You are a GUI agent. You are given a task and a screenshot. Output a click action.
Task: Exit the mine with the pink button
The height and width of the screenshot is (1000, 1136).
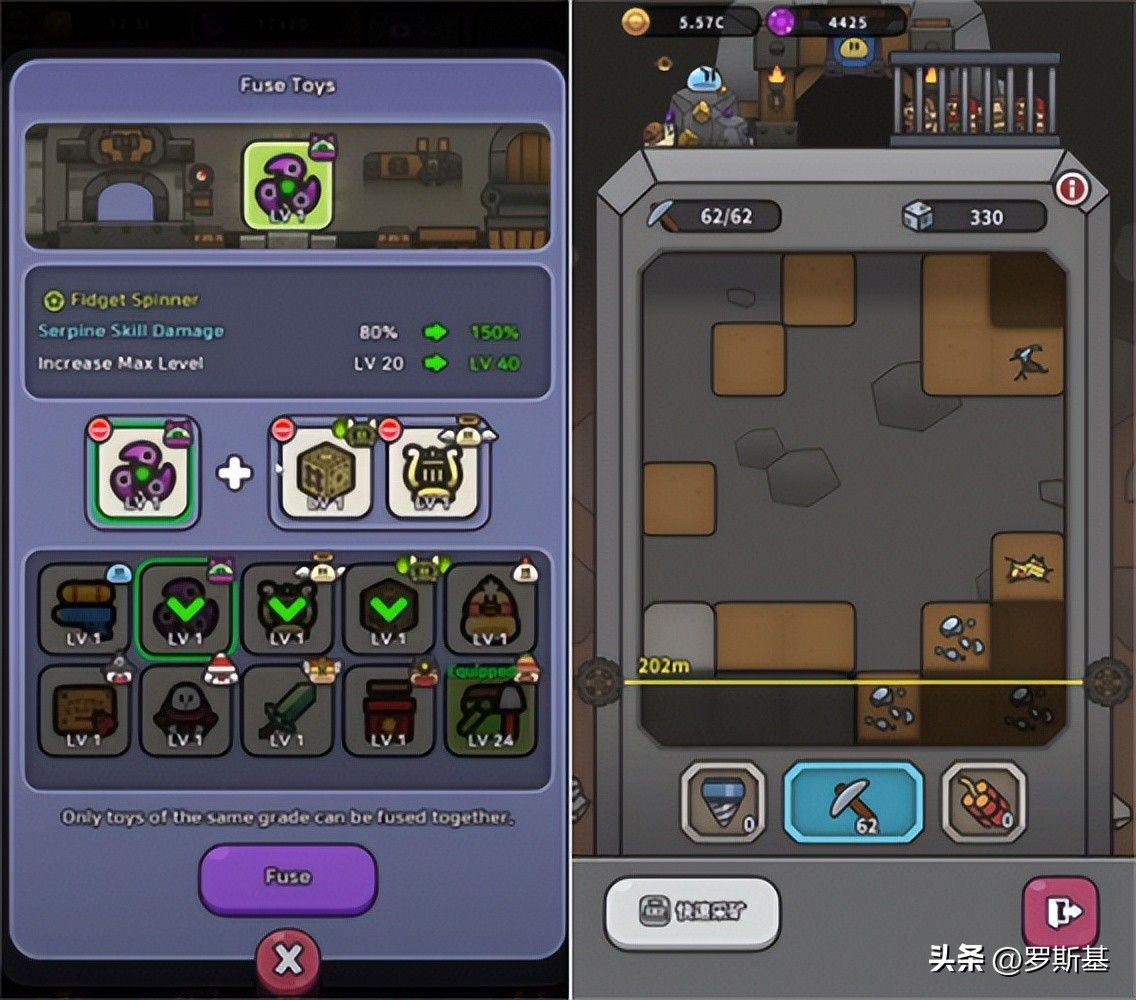(1060, 912)
